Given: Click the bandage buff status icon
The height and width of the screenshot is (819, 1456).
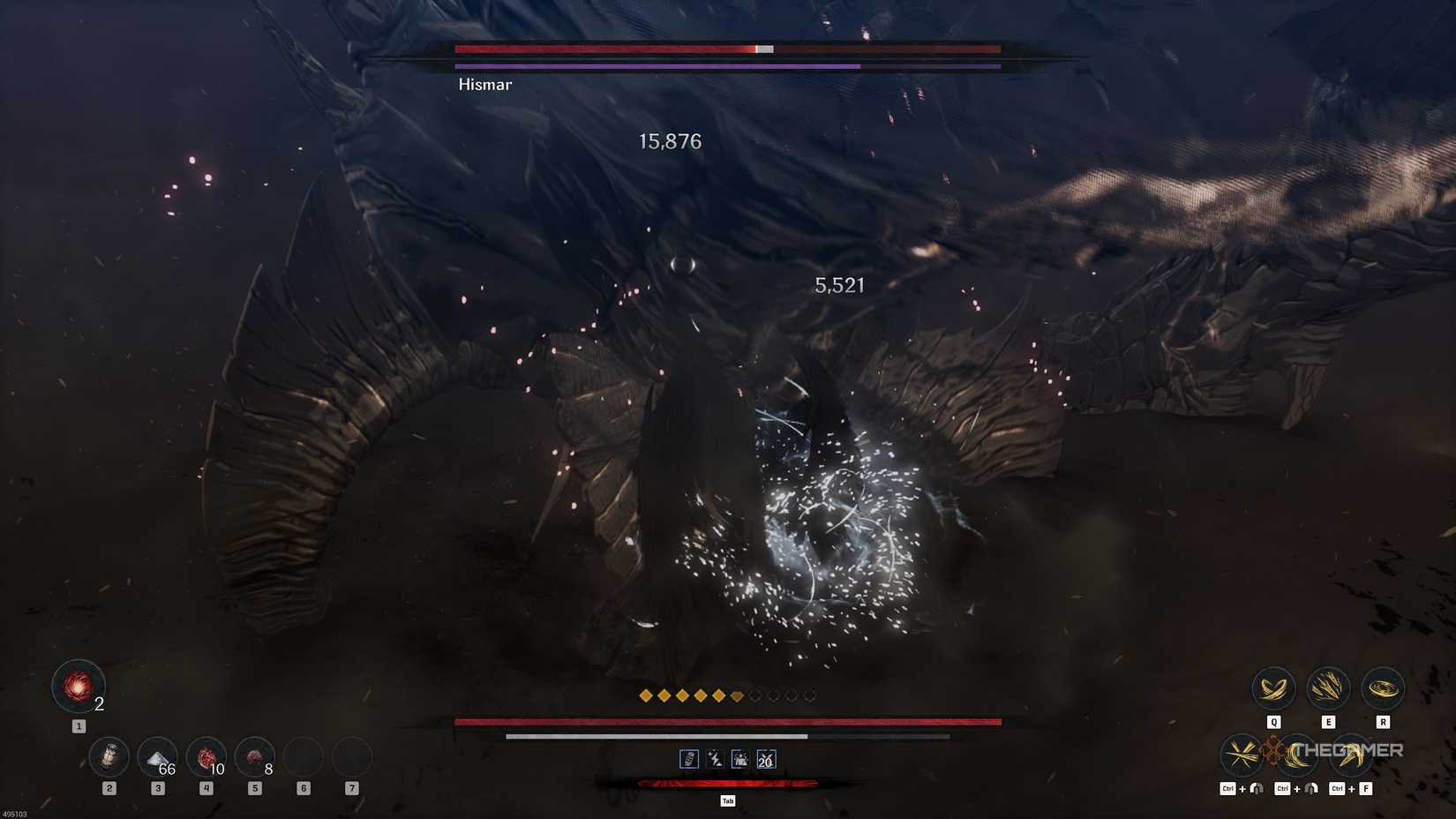Looking at the screenshot, I should [x=689, y=759].
